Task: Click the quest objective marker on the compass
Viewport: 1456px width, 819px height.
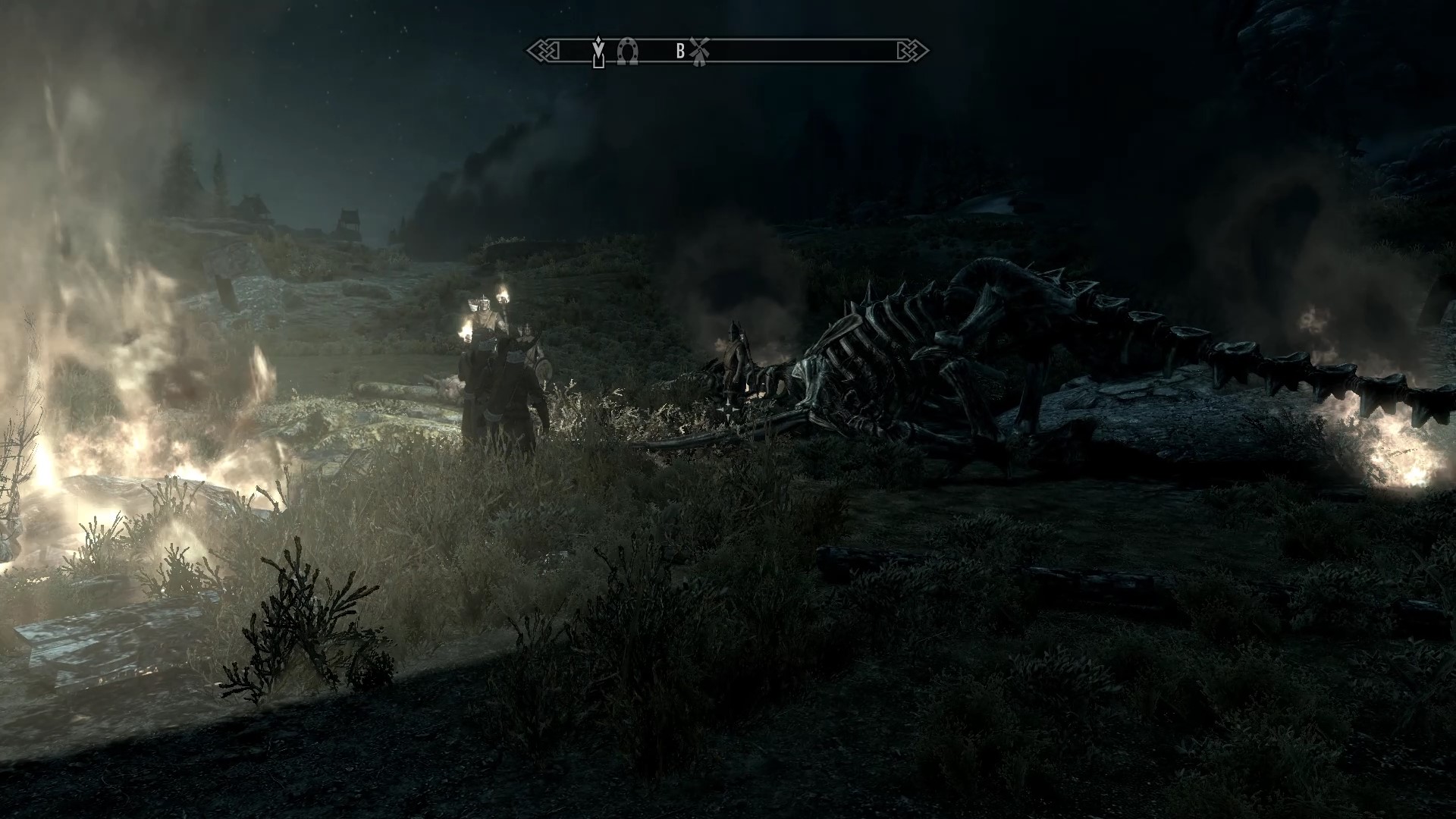Action: coord(599,52)
